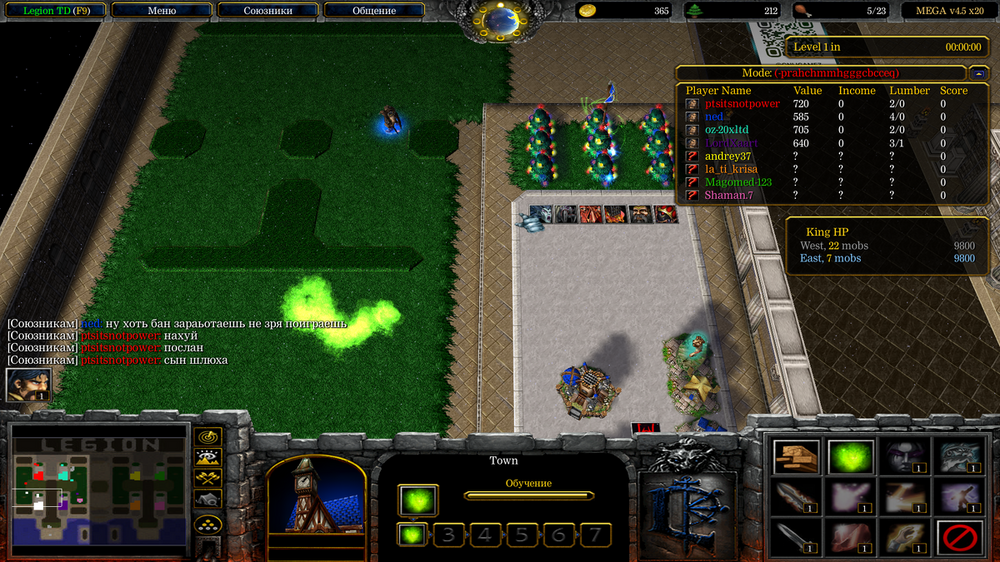Open the formation toggle button by minimap
Image resolution: width=1000 pixels, height=562 pixels.
tap(208, 523)
